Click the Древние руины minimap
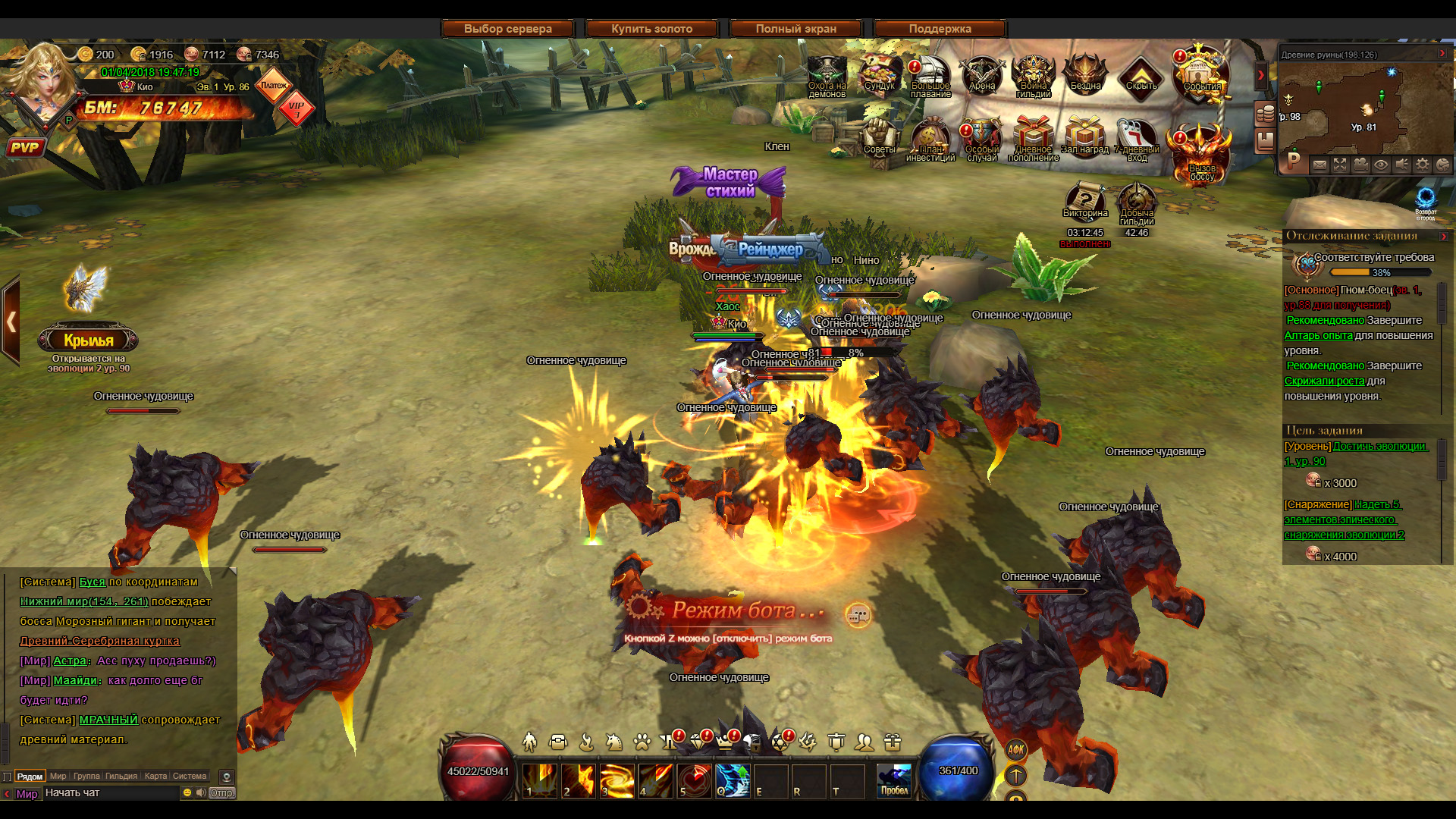Image resolution: width=1456 pixels, height=819 pixels. (x=1363, y=106)
